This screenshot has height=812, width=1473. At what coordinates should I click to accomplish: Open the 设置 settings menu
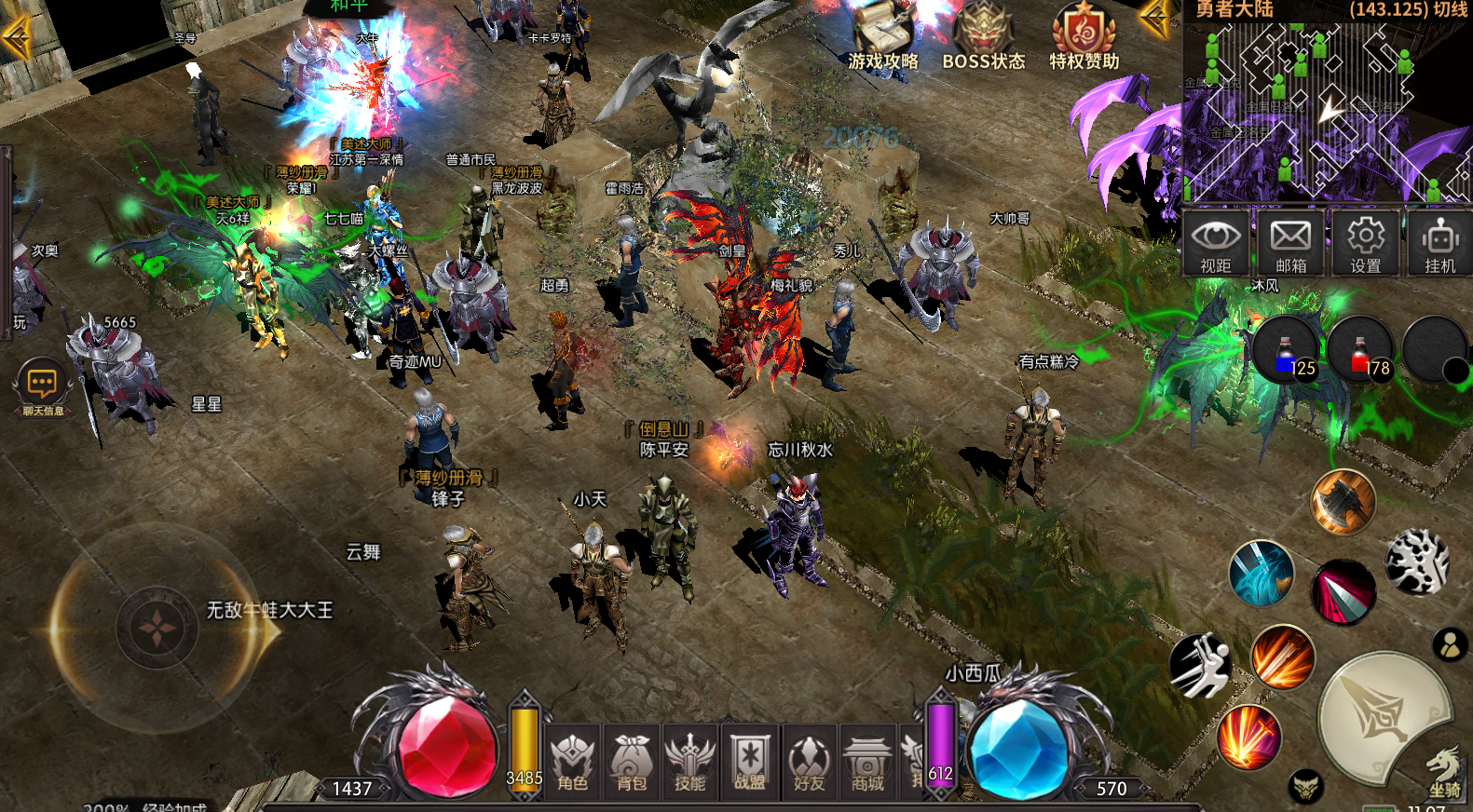tap(1366, 242)
